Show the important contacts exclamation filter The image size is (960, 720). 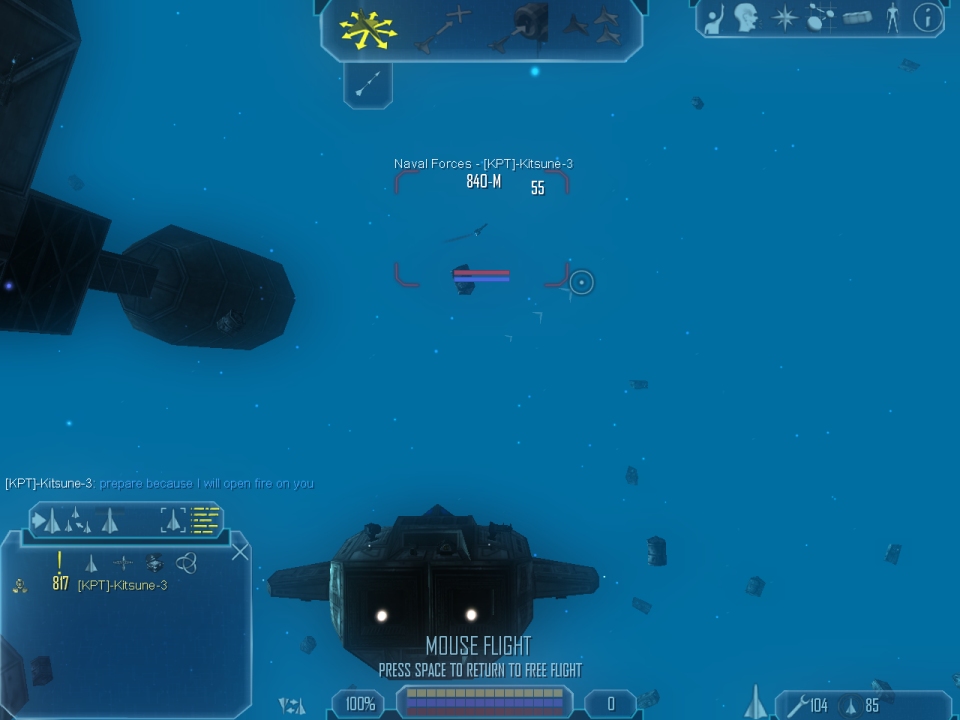(60, 563)
